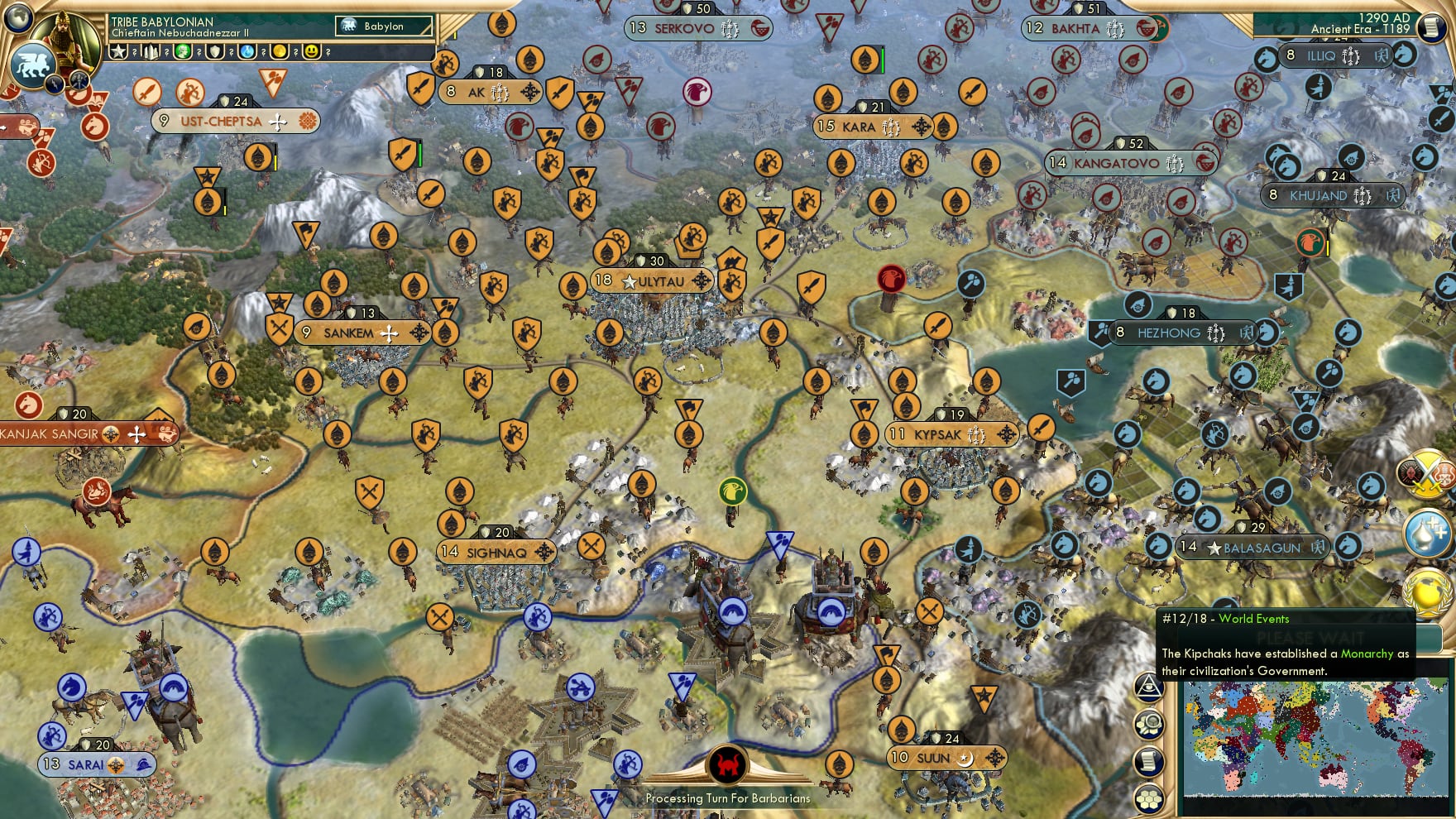Select the Ulytau city banner
The height and width of the screenshot is (819, 1456).
click(653, 280)
